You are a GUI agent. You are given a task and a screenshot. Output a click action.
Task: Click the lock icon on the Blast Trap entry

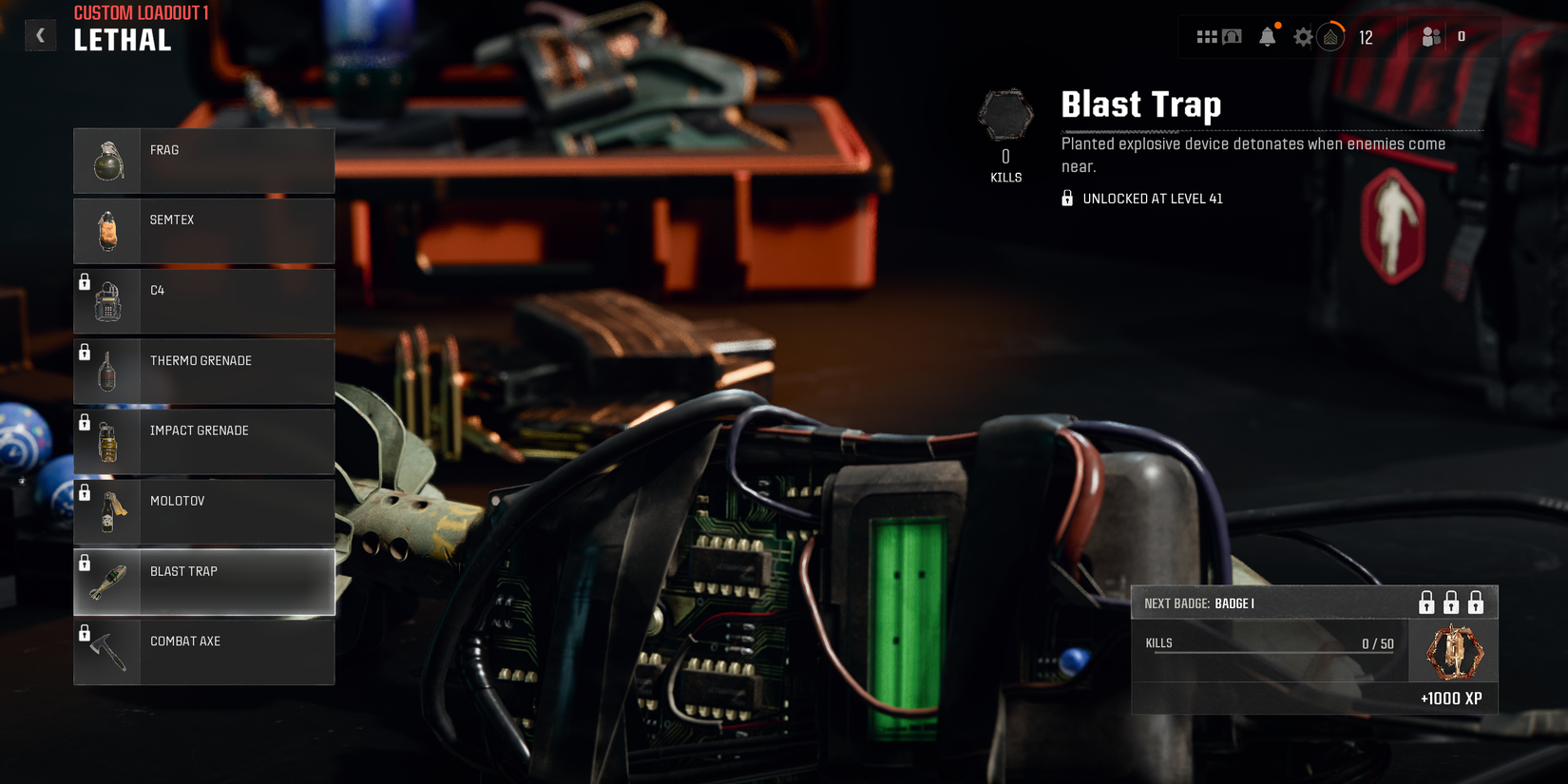[84, 561]
